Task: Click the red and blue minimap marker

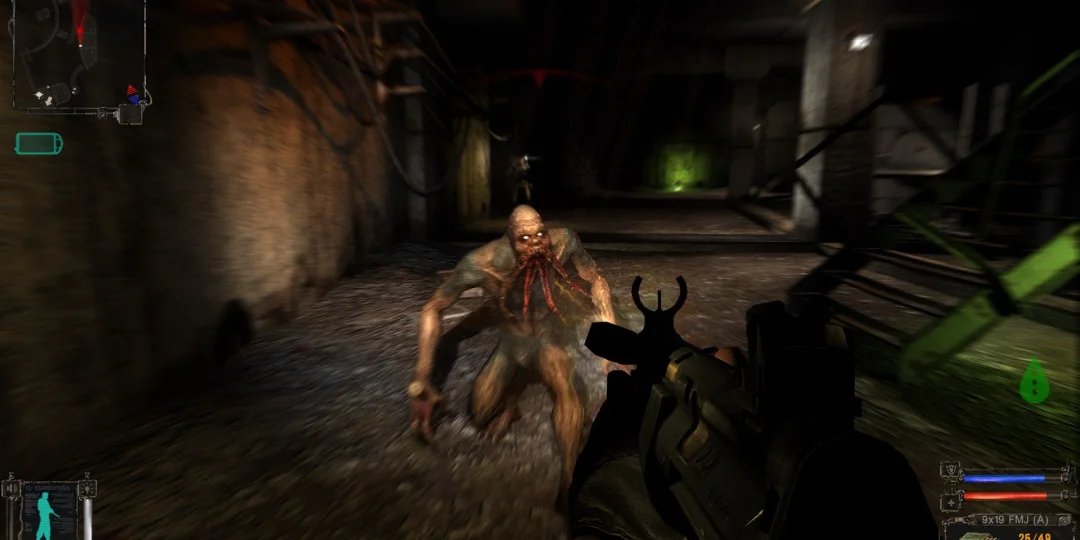Action: [x=132, y=94]
